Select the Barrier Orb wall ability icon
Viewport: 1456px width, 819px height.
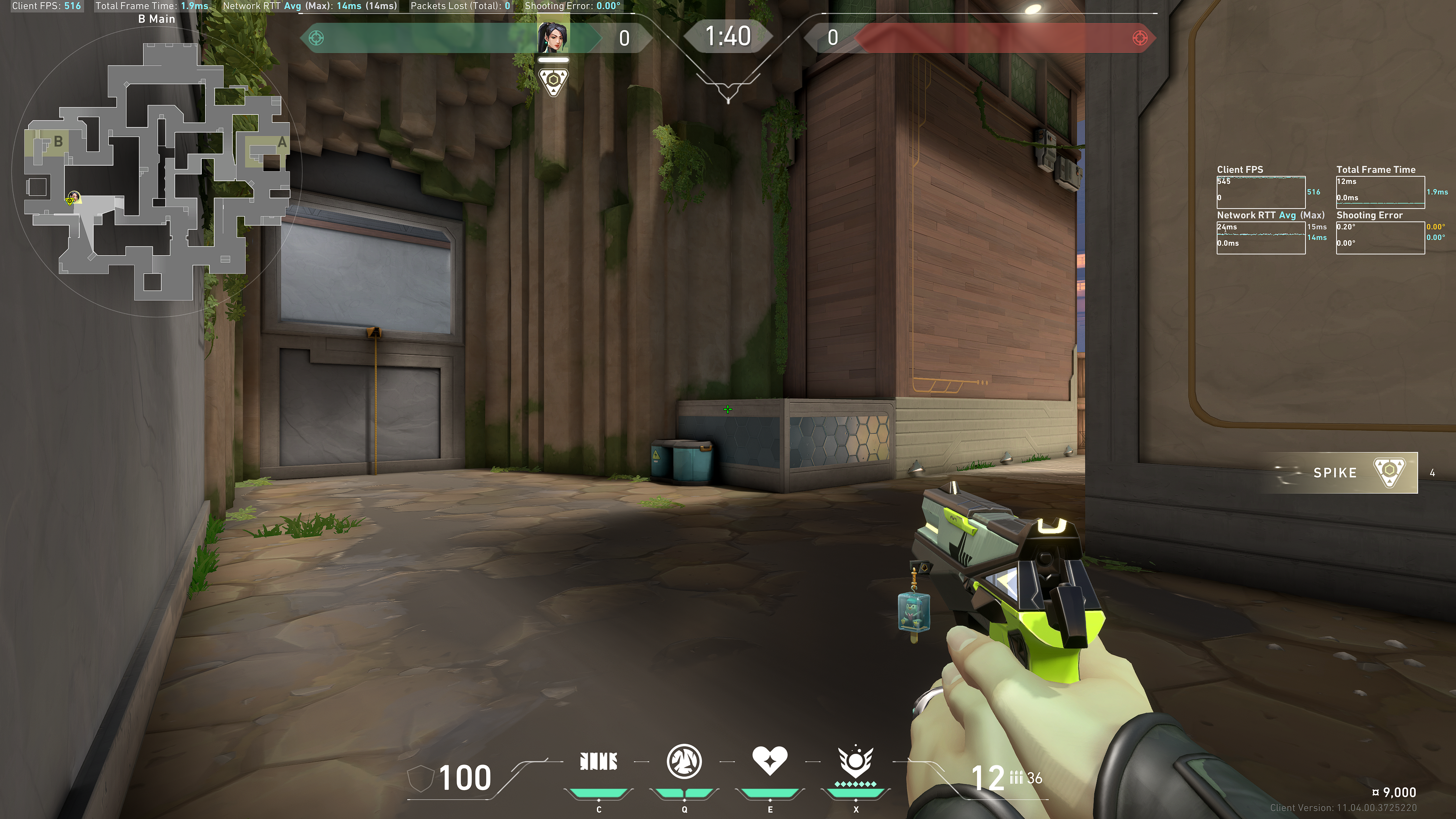pyautogui.click(x=599, y=761)
